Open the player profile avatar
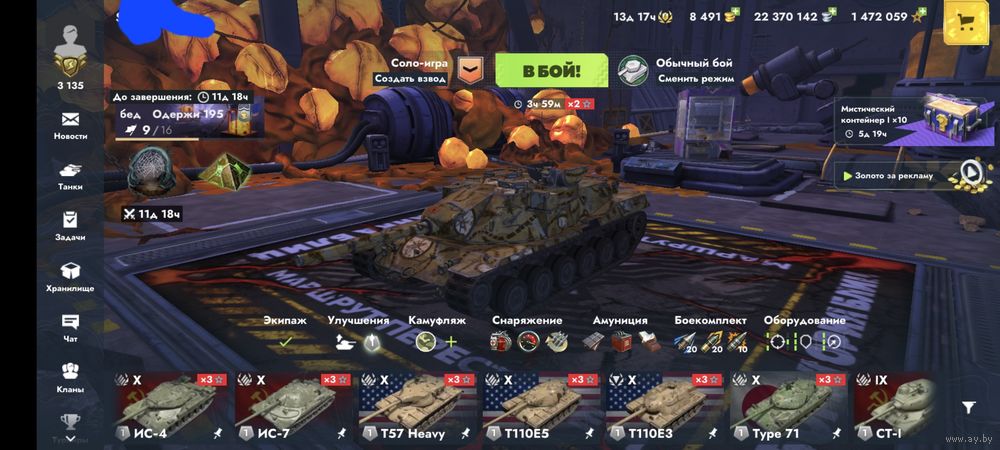 tap(70, 48)
